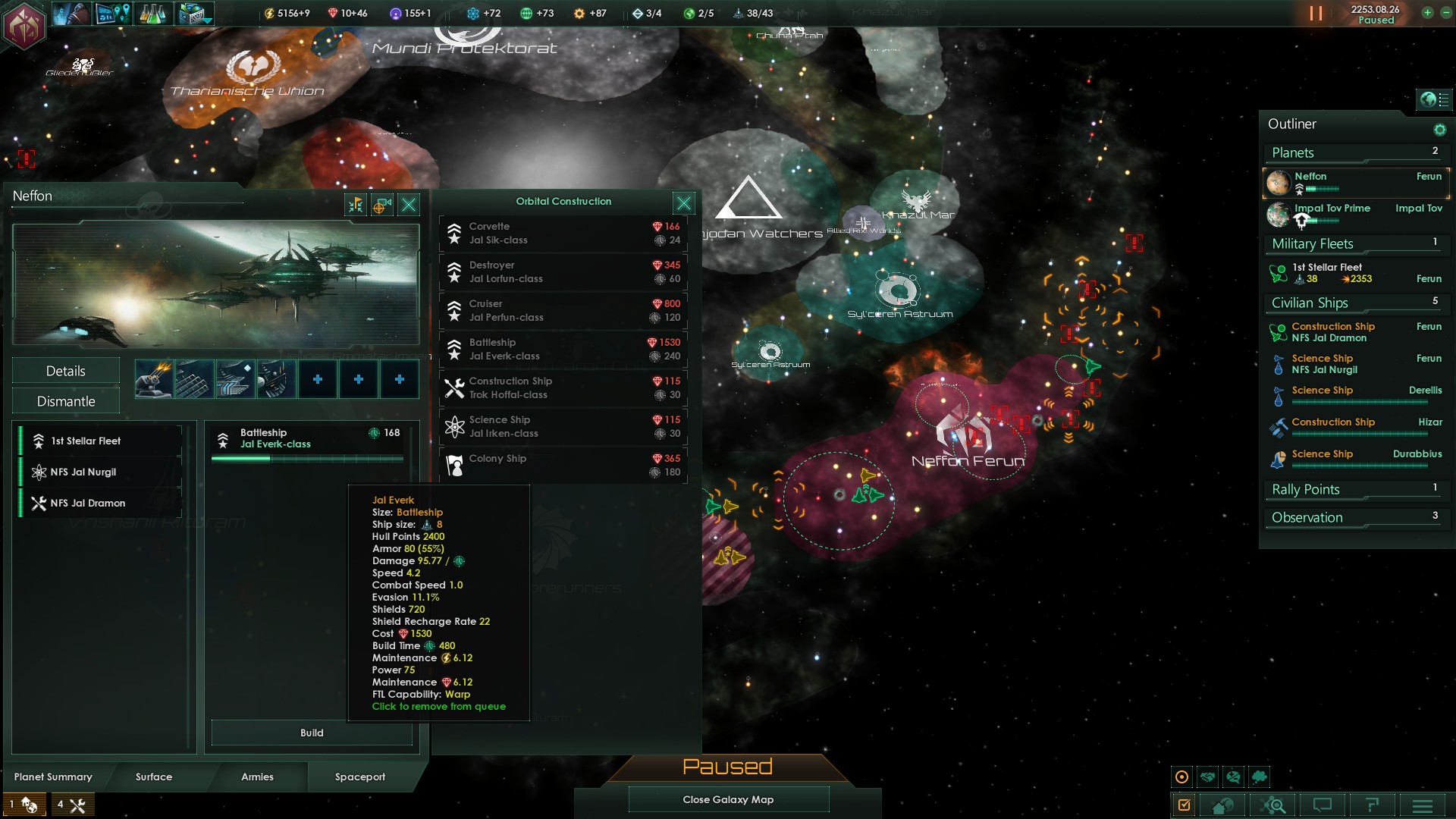Select the 1st Stellar Fleet in orbit list

tap(100, 441)
